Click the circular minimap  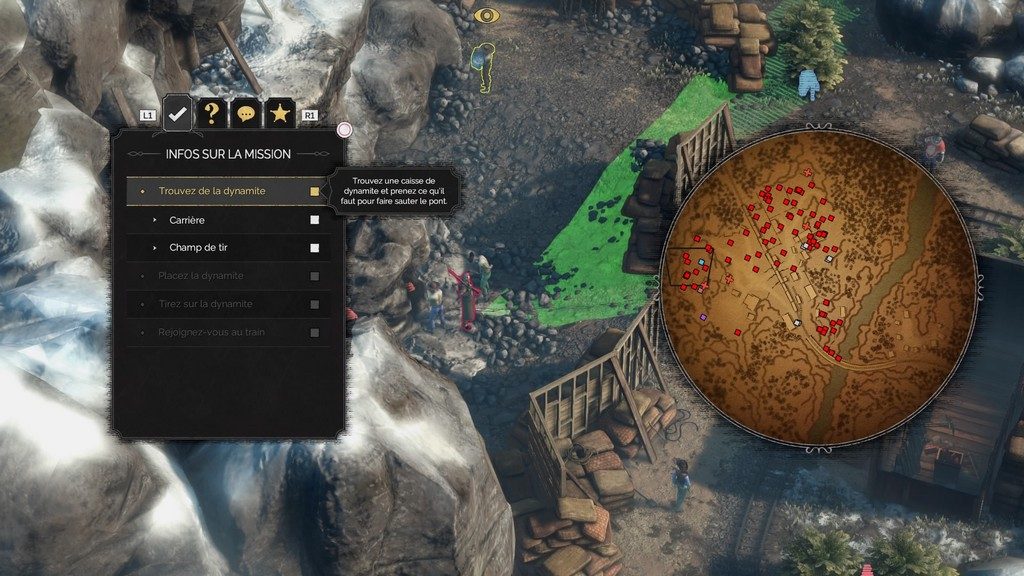pyautogui.click(x=818, y=285)
